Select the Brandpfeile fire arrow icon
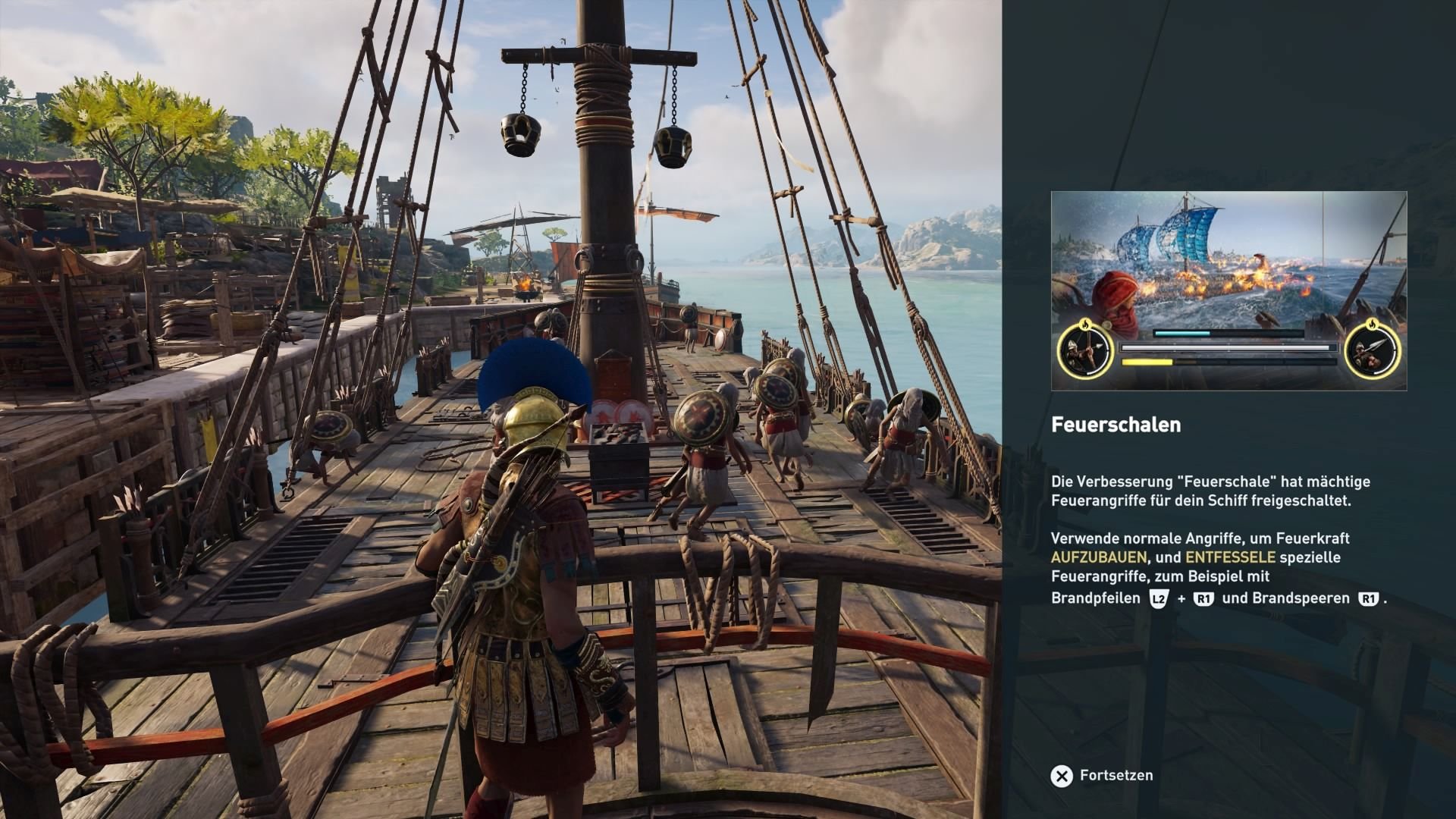The width and height of the screenshot is (1456, 819). [x=1084, y=350]
